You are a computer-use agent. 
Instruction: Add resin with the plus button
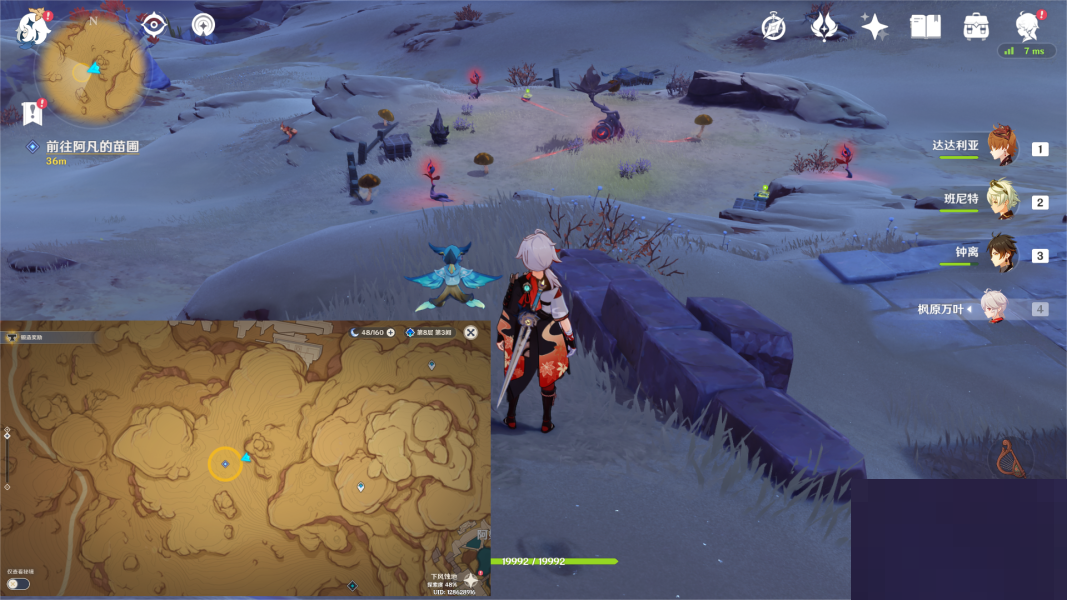(391, 332)
